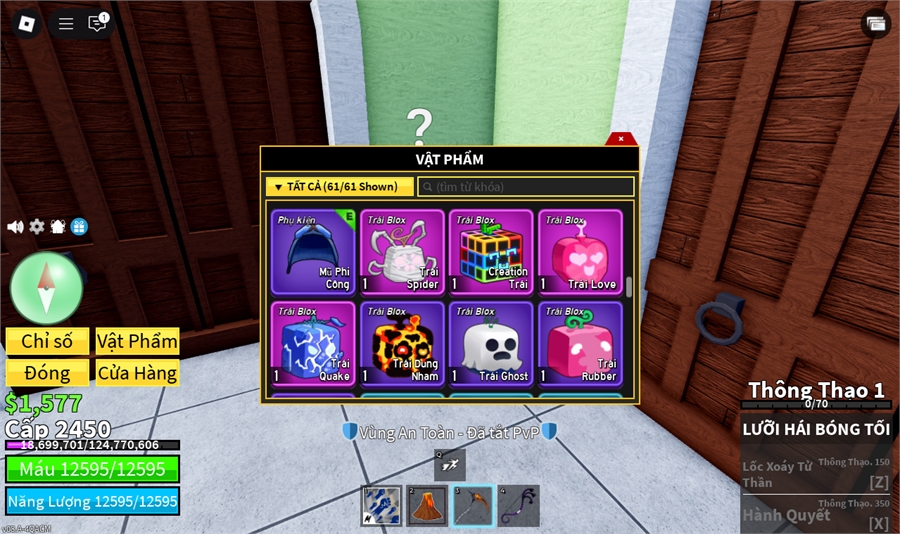Click the item keyword search field
Image resolution: width=900 pixels, height=534 pixels.
526,187
